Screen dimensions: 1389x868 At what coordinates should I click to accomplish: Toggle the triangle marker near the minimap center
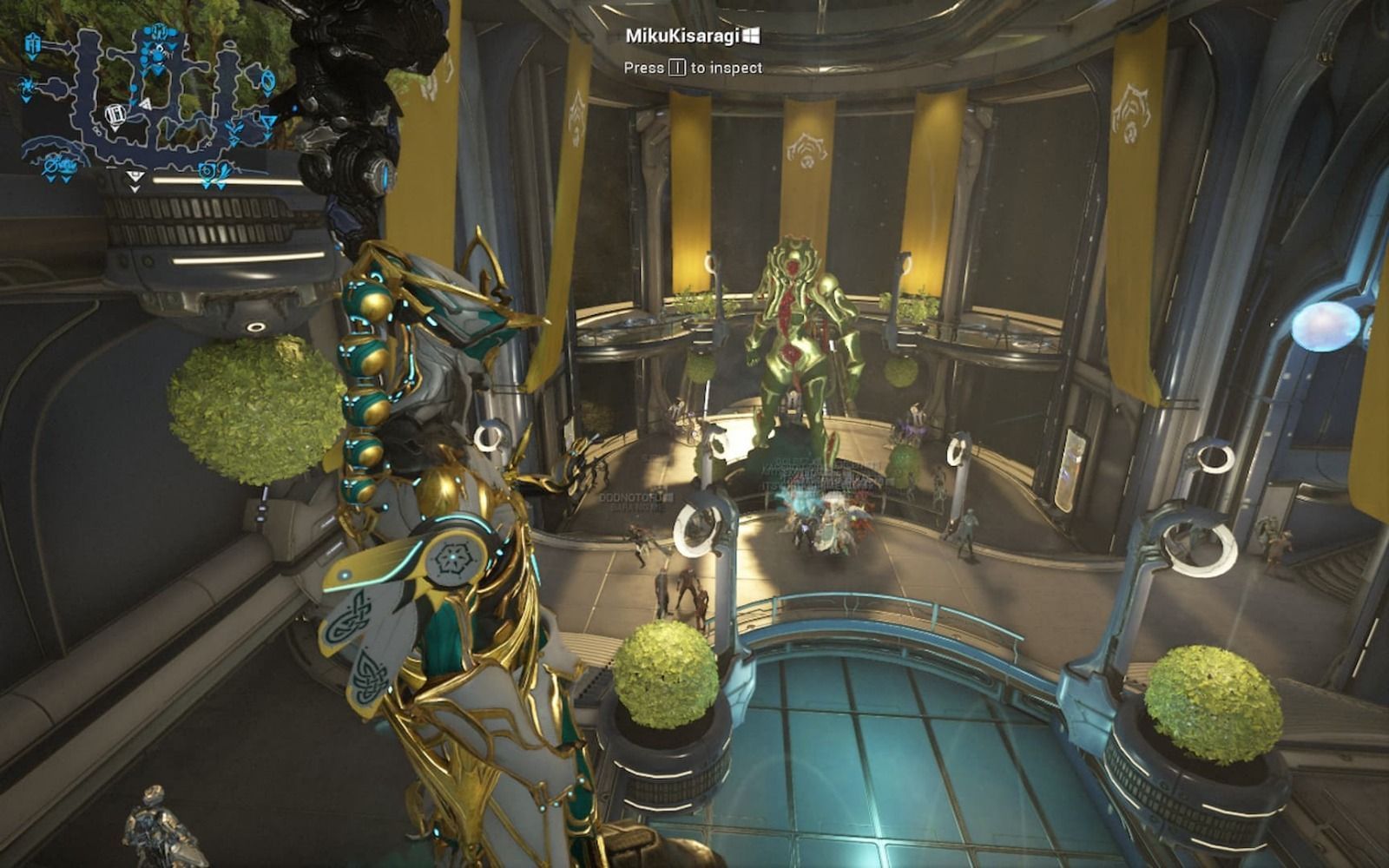[145, 102]
